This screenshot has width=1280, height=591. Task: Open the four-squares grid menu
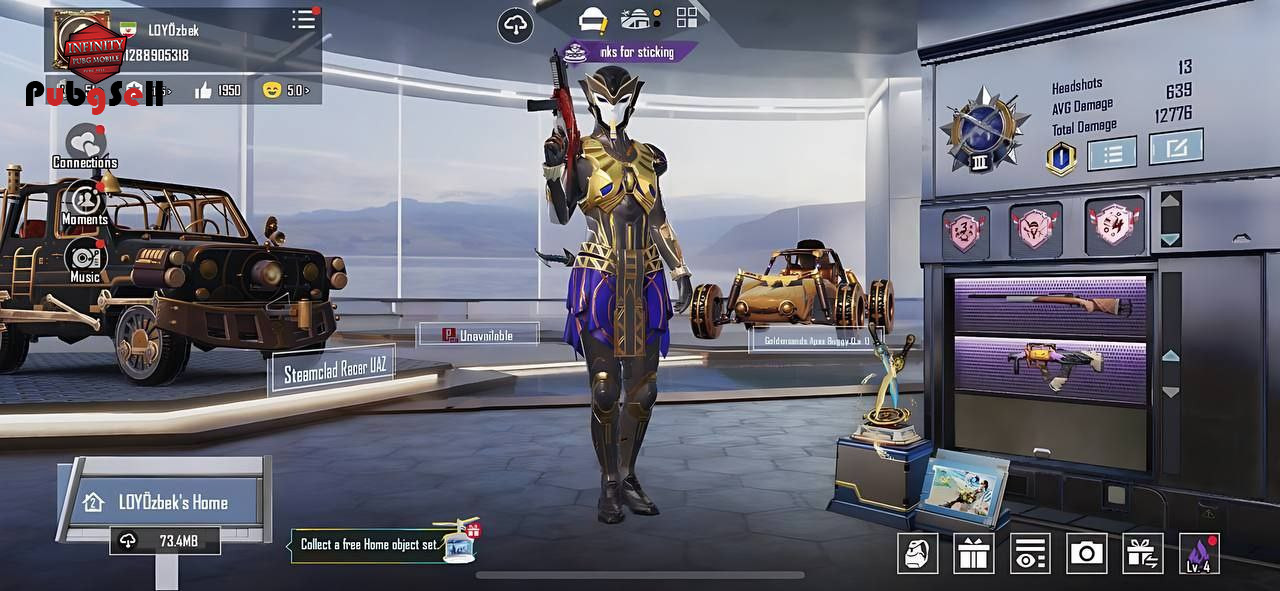687,17
